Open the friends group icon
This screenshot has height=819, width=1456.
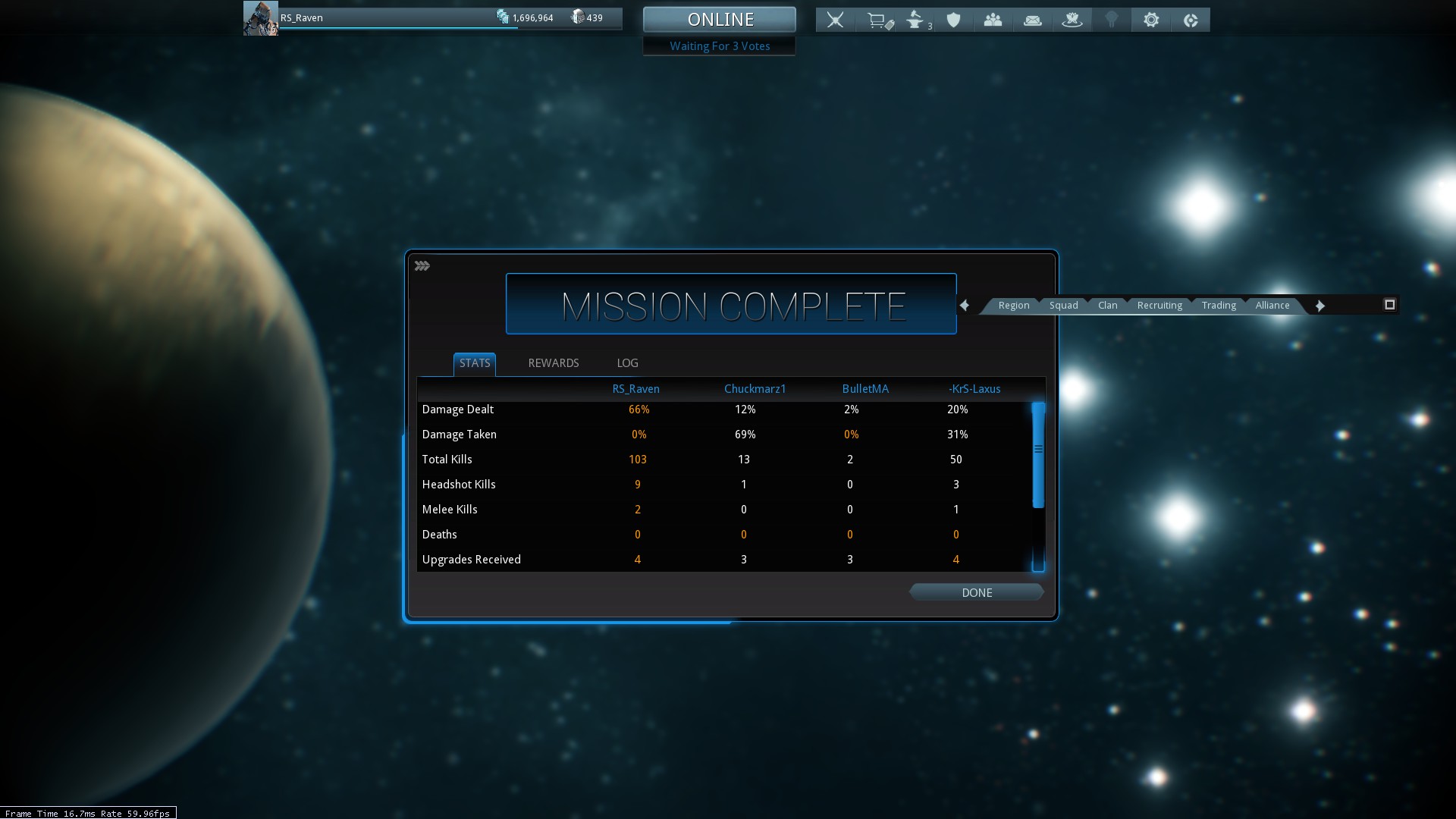993,20
